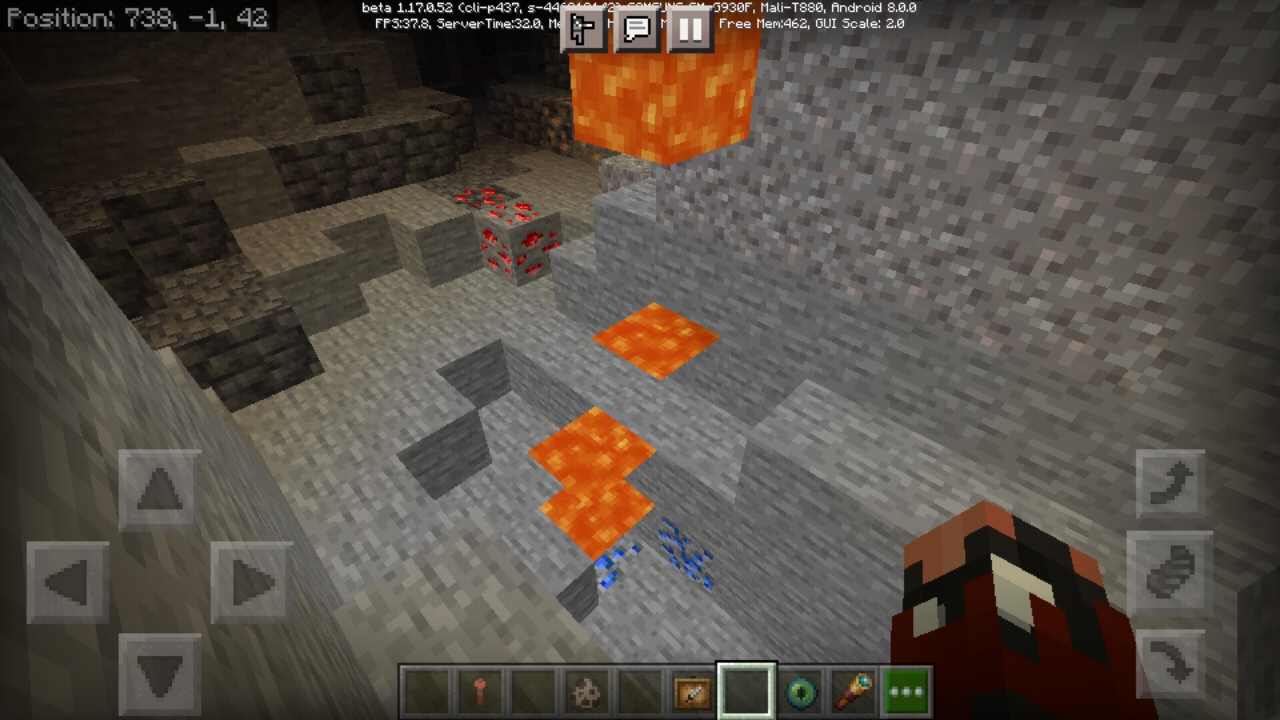Screen dimensions: 1280x720
Task: Tap the move backward arrow
Action: 160,673
